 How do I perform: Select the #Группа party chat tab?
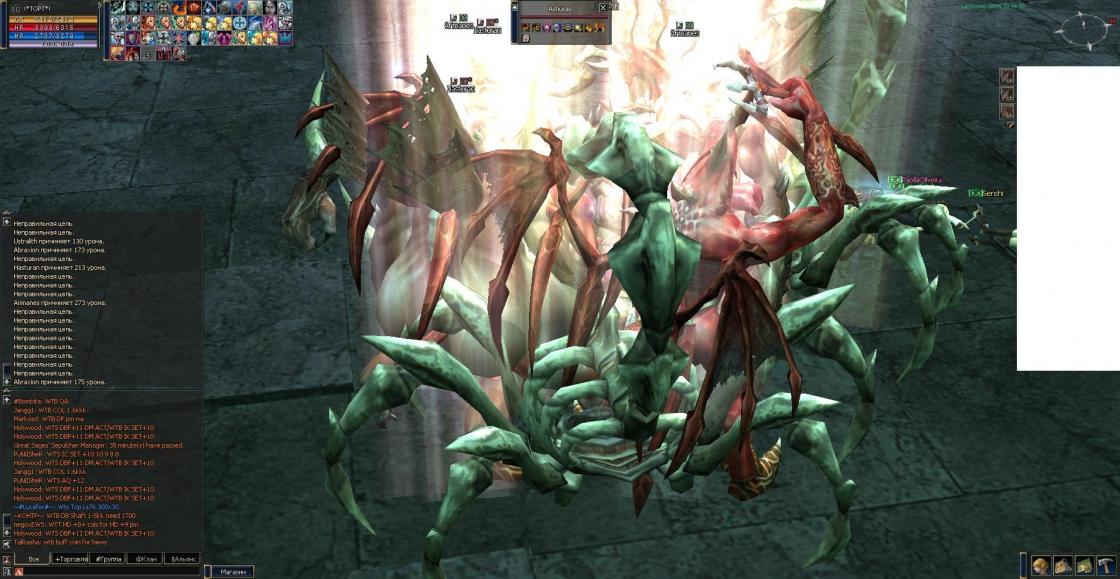(x=107, y=559)
